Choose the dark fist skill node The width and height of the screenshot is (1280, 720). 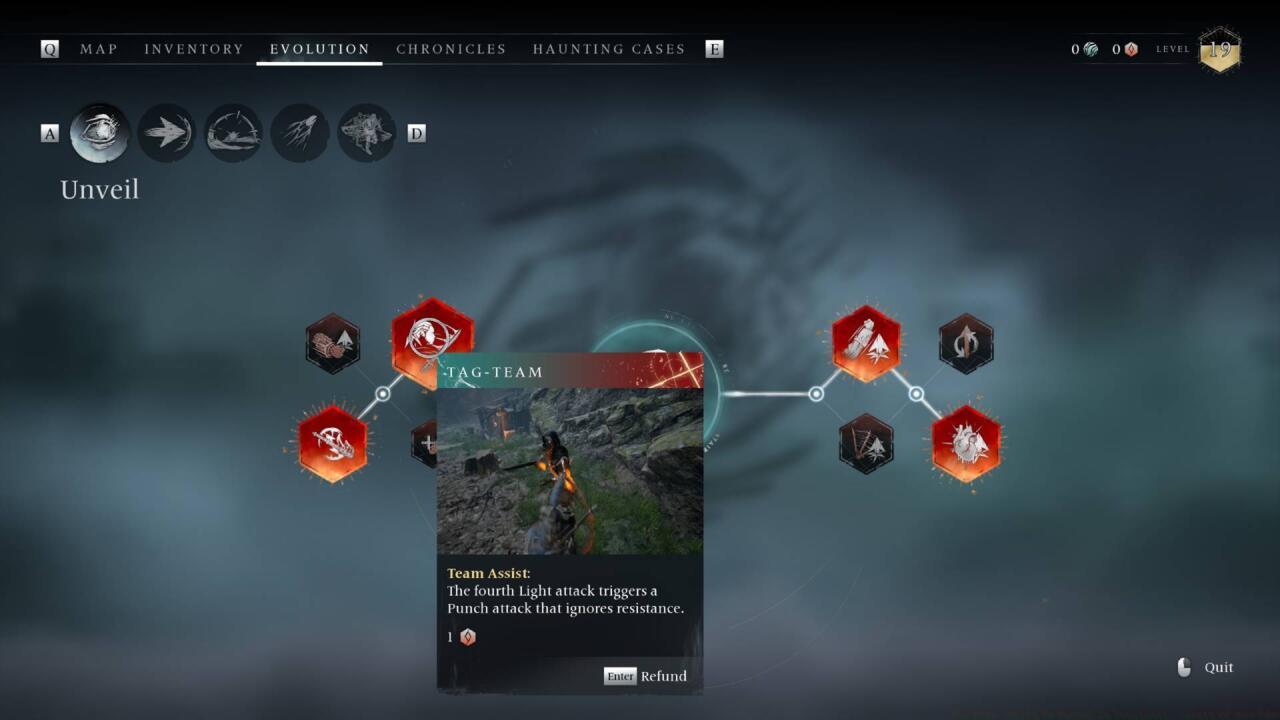[333, 344]
